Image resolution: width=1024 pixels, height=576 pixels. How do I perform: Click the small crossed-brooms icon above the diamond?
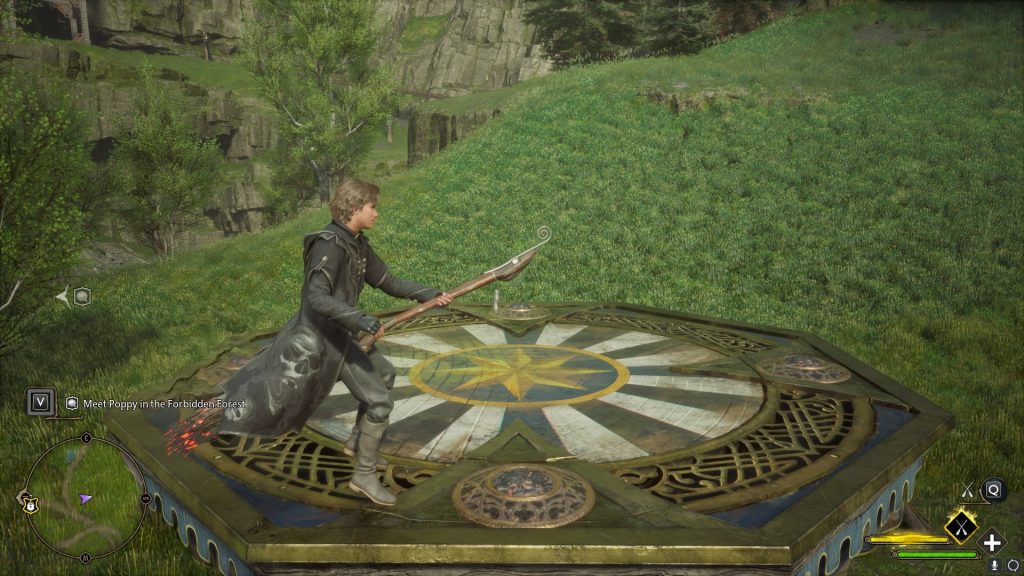pyautogui.click(x=967, y=490)
